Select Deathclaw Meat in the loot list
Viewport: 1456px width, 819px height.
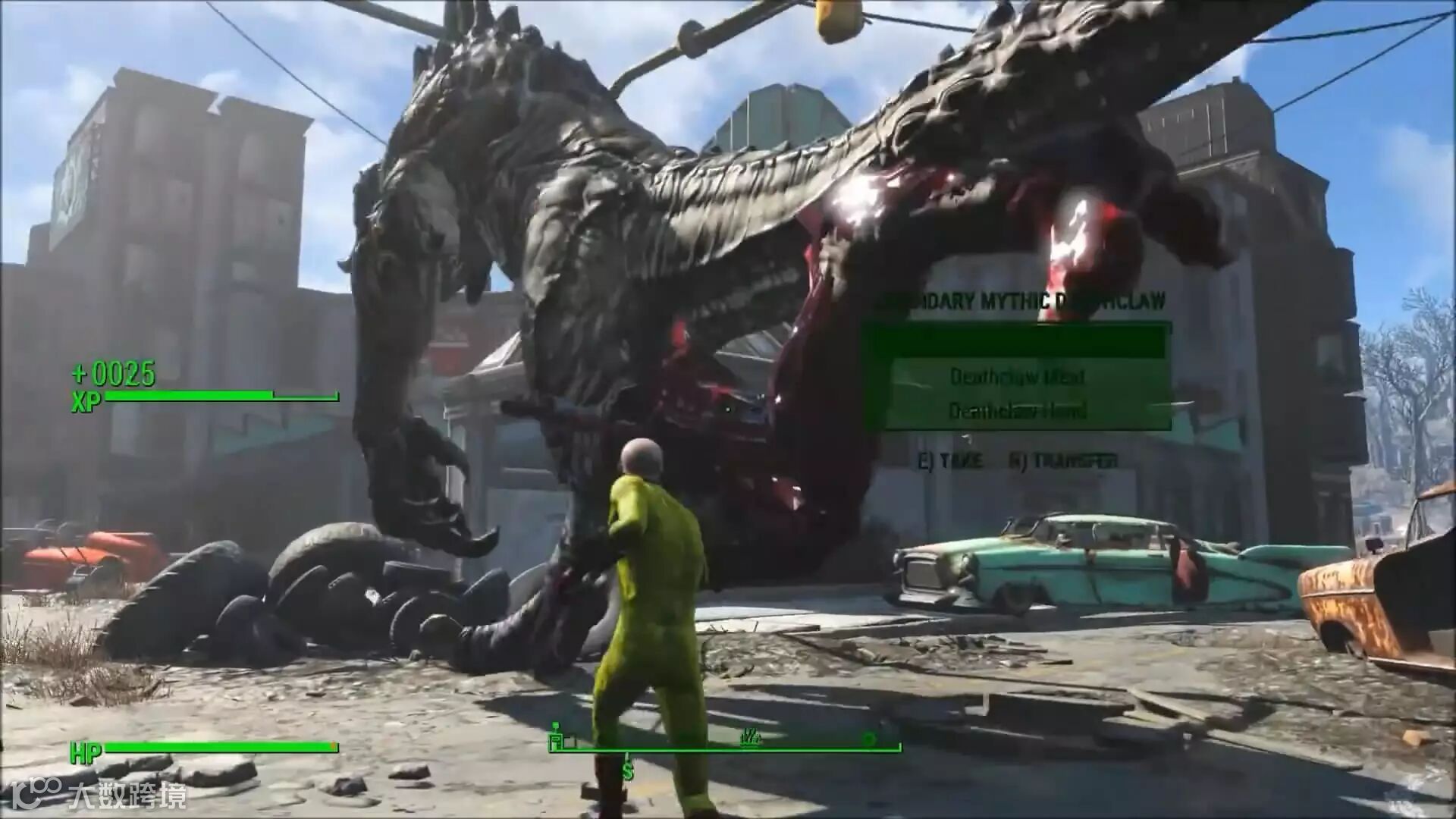coord(1017,376)
